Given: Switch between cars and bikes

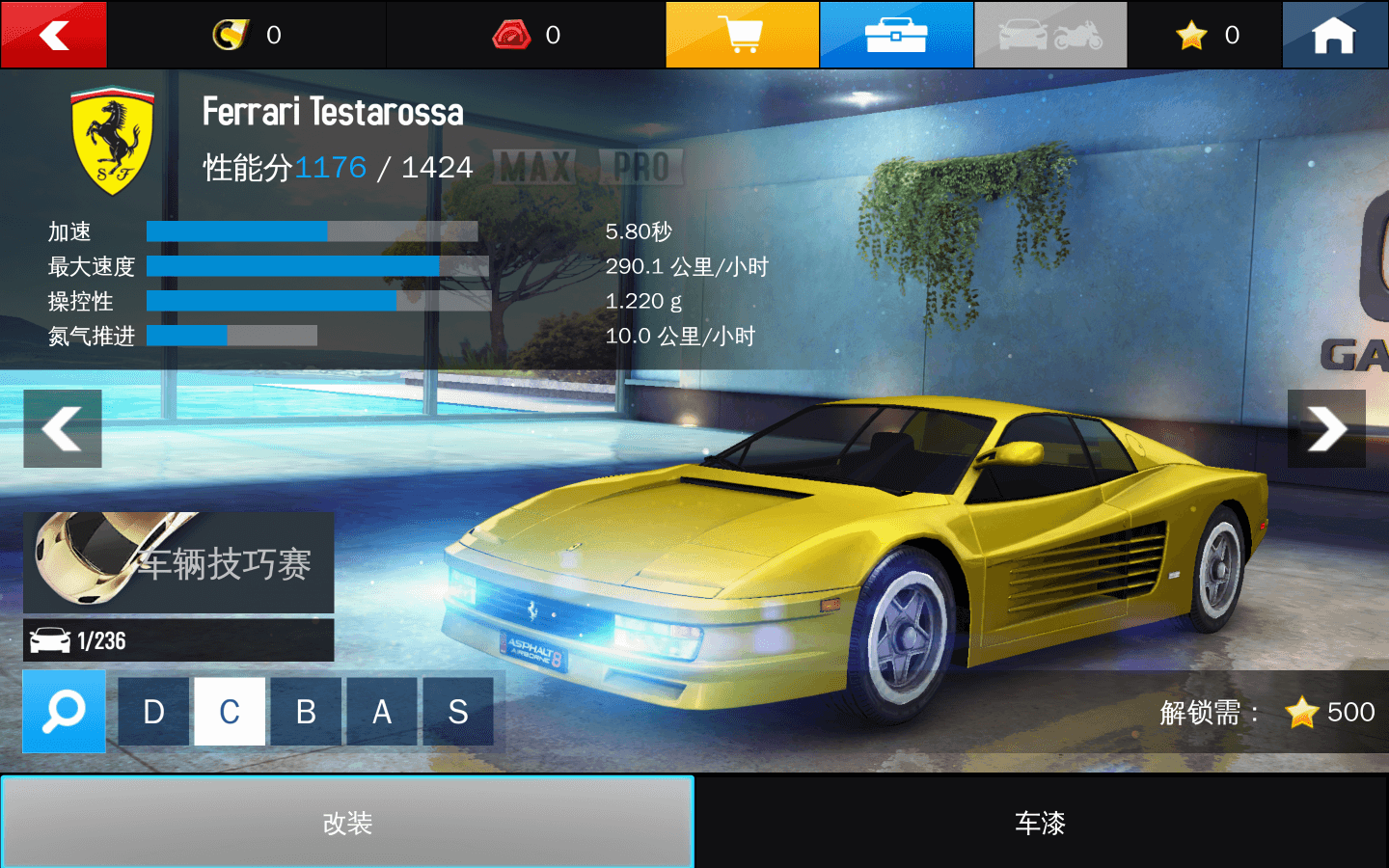Looking at the screenshot, I should coord(1050,35).
